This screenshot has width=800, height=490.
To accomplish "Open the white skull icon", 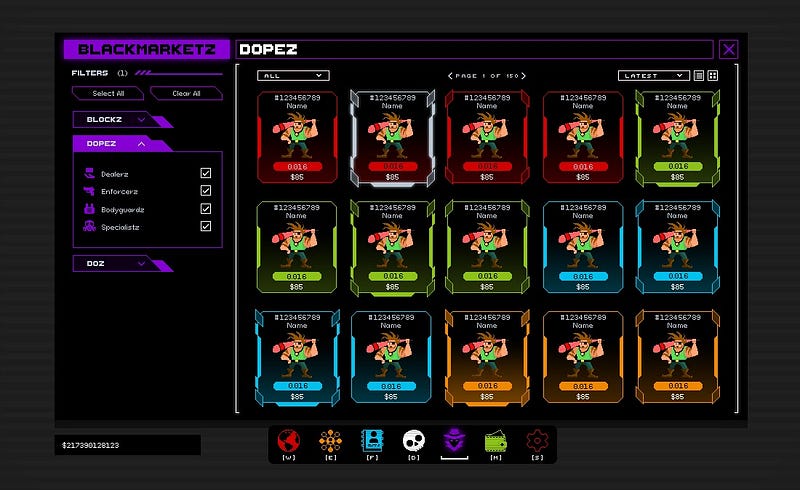I will tap(413, 439).
